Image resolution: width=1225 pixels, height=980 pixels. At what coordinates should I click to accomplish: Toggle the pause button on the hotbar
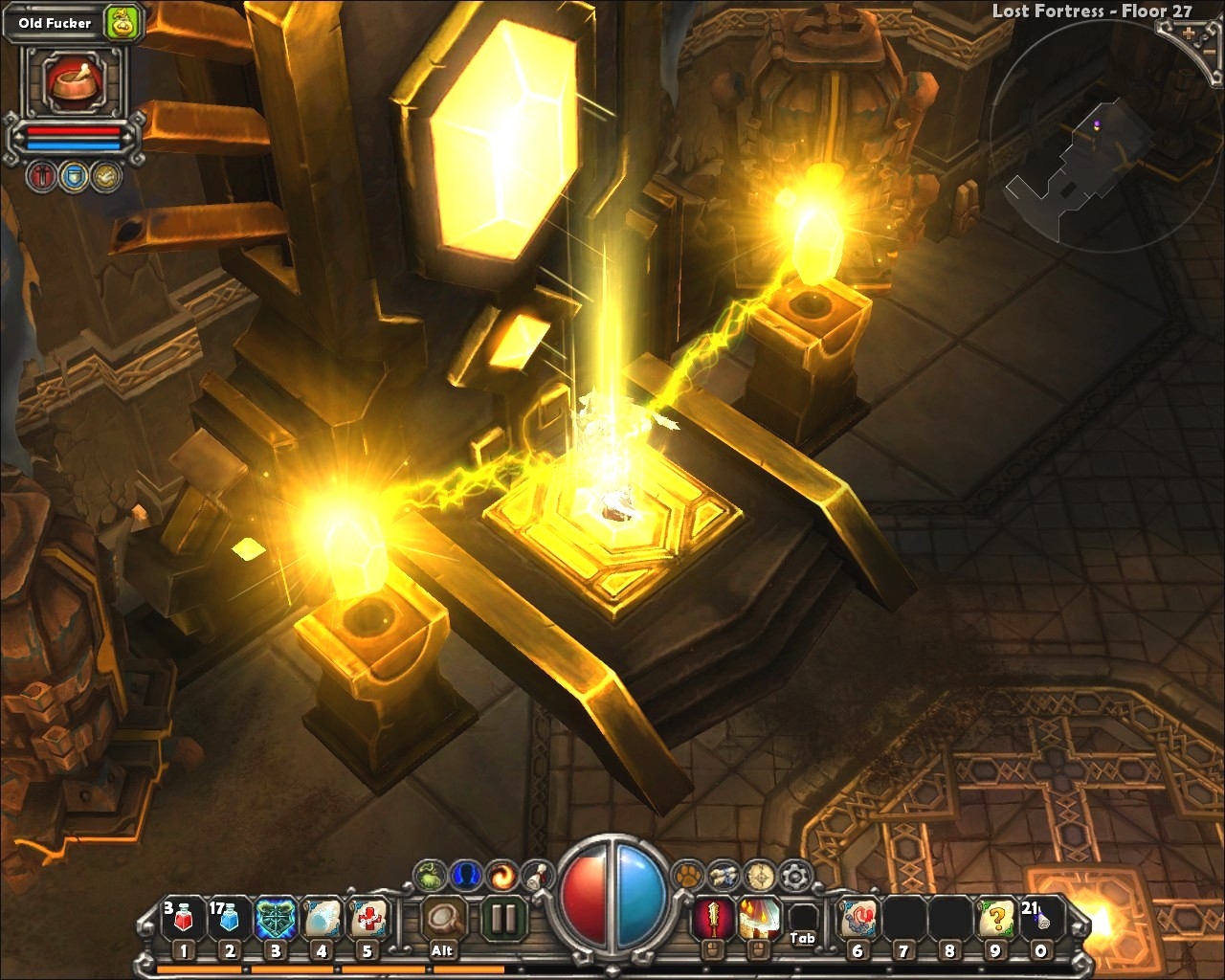tap(501, 919)
